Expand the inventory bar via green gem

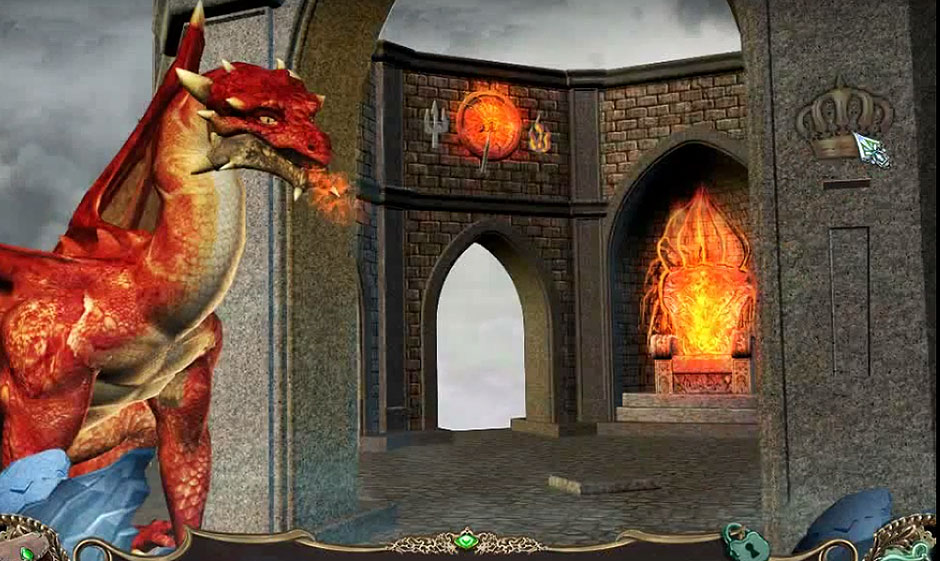(466, 542)
